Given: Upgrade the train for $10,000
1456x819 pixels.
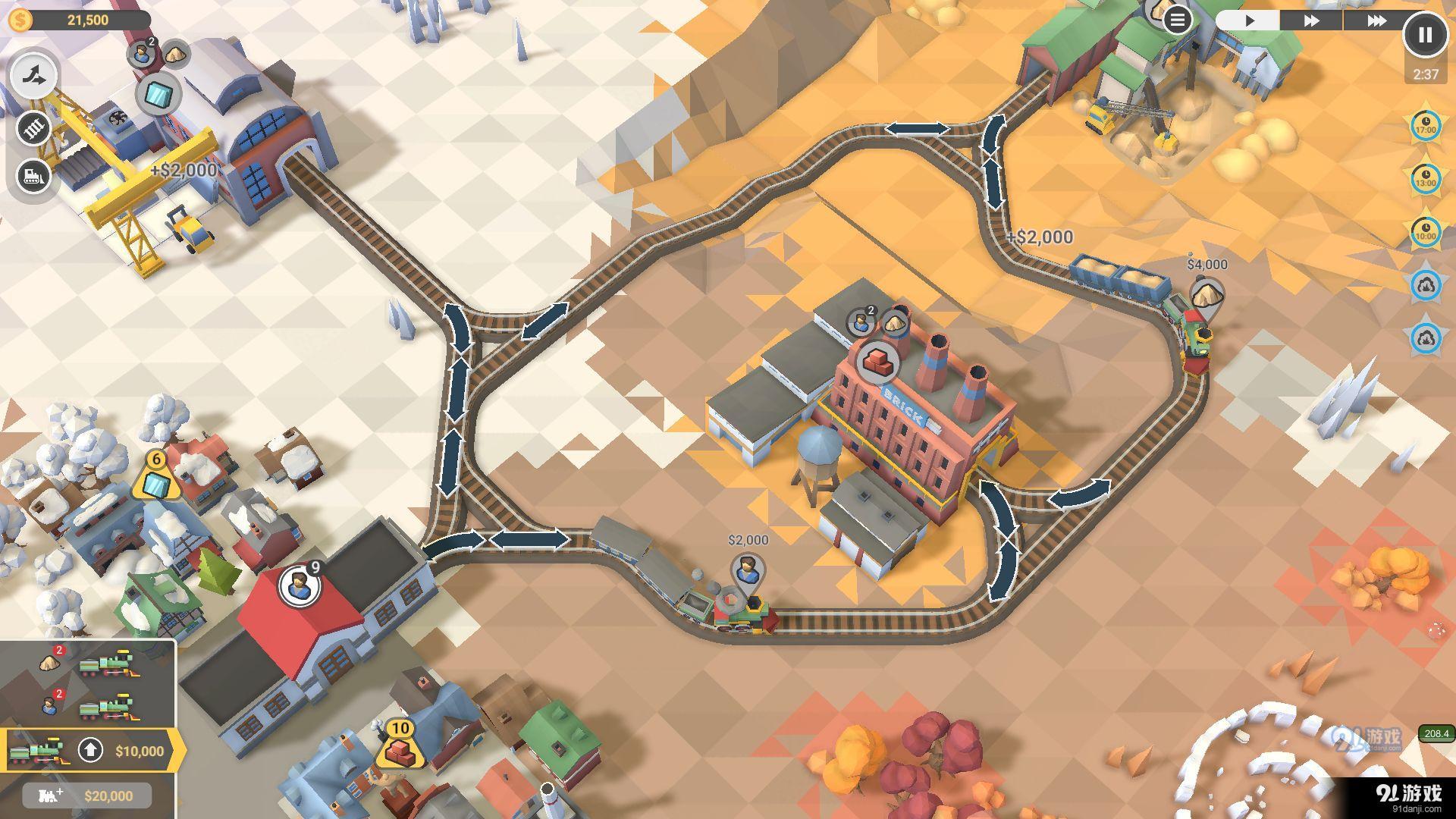Looking at the screenshot, I should pos(91,751).
